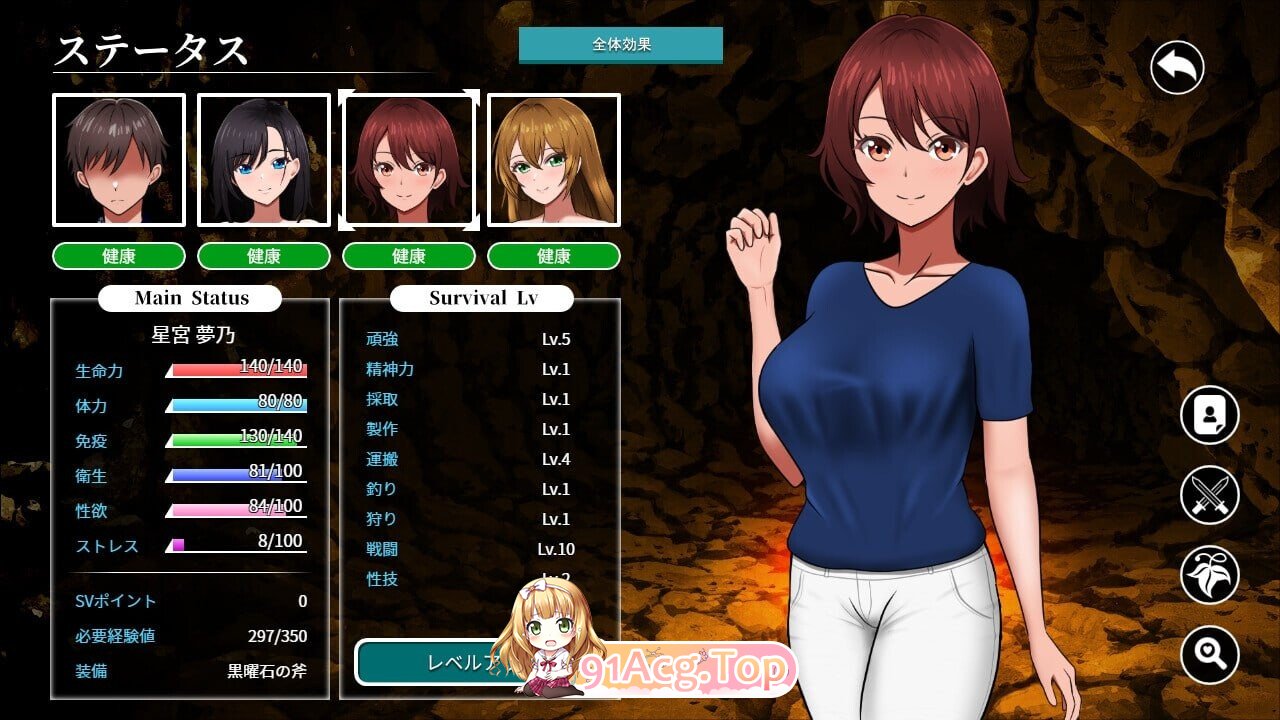
Task: Open the 全体効果 panel
Action: pyautogui.click(x=621, y=44)
